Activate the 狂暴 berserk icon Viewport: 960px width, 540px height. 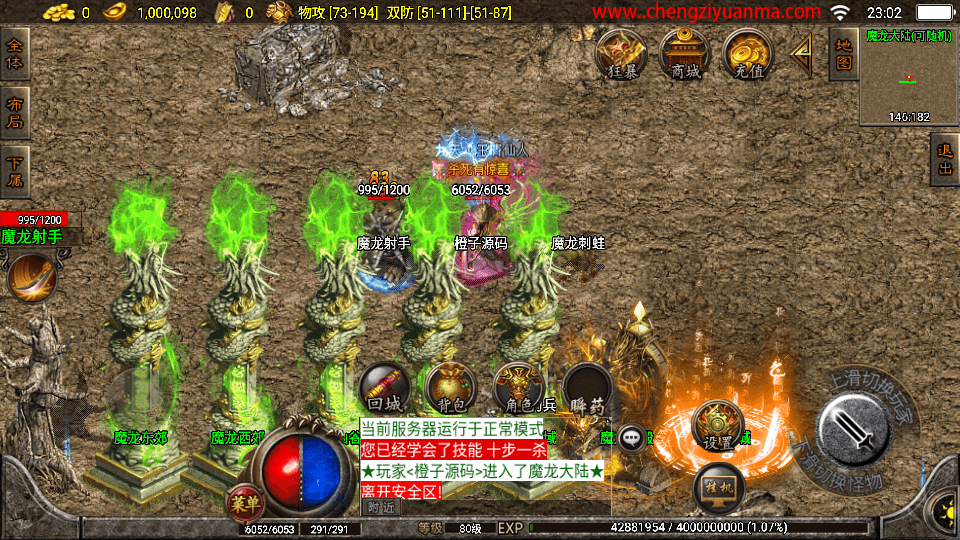[x=621, y=53]
